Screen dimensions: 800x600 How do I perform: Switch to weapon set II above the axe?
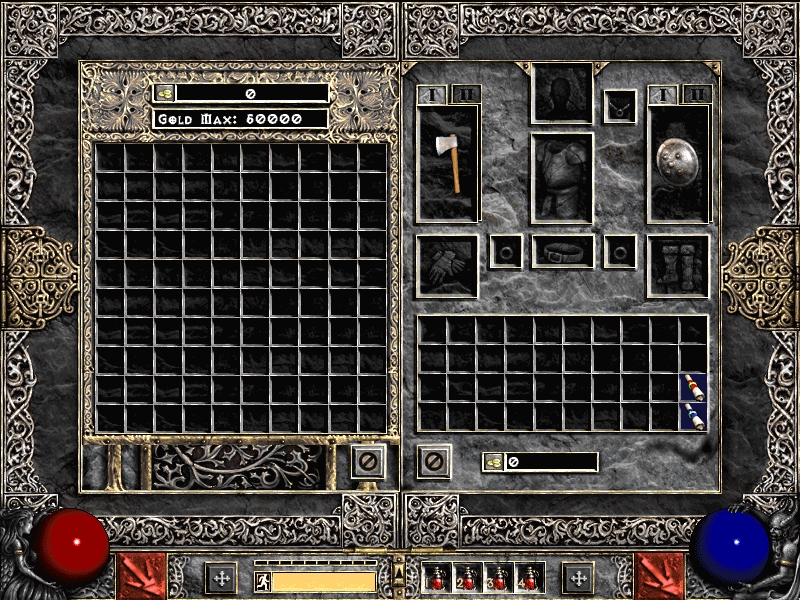coord(465,95)
